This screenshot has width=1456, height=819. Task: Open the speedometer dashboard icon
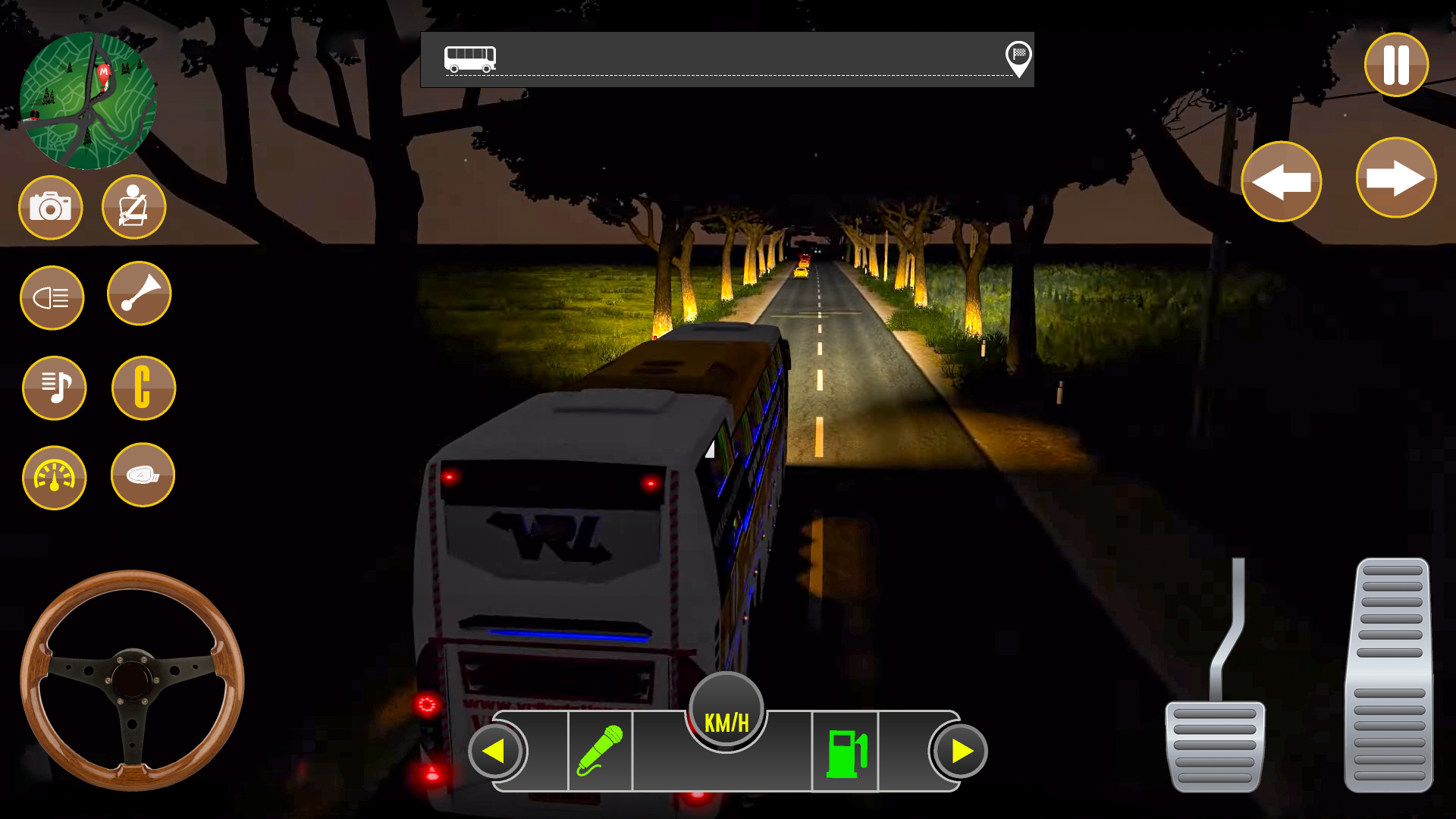pyautogui.click(x=54, y=478)
